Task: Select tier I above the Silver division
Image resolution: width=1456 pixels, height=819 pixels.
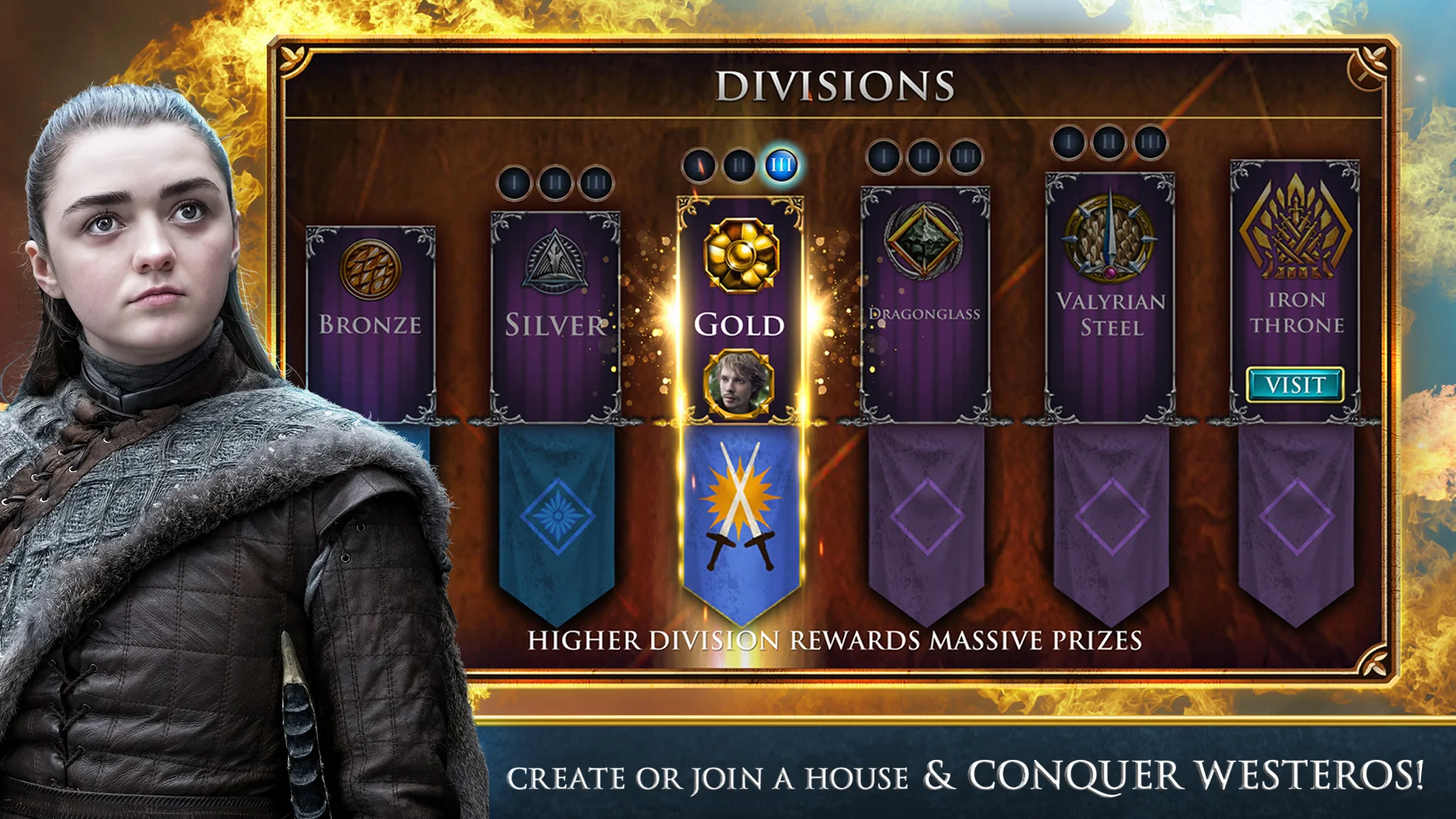Action: pyautogui.click(x=516, y=181)
